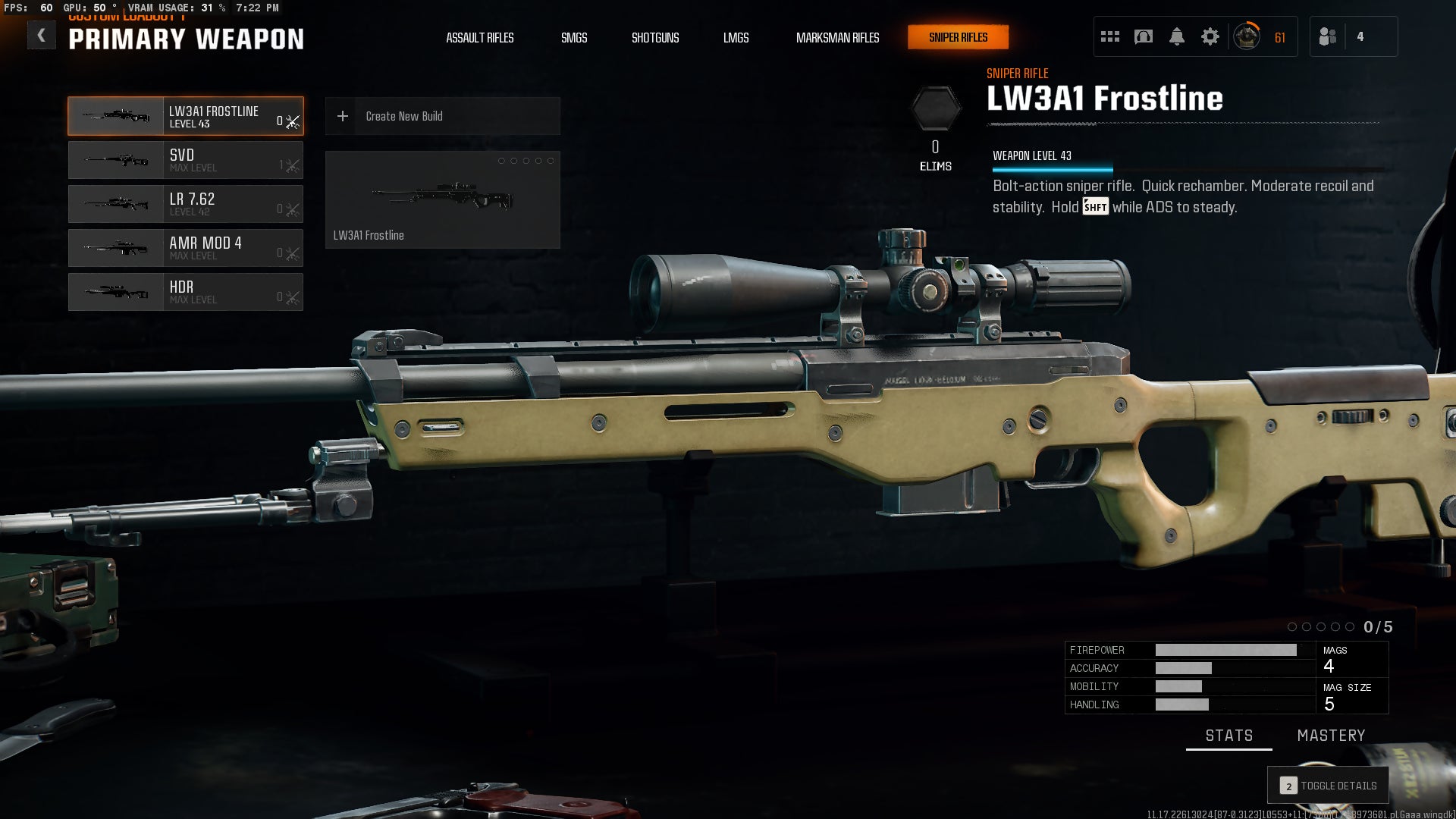
Task: Pick the LR 7.62 rifle
Action: 186,204
